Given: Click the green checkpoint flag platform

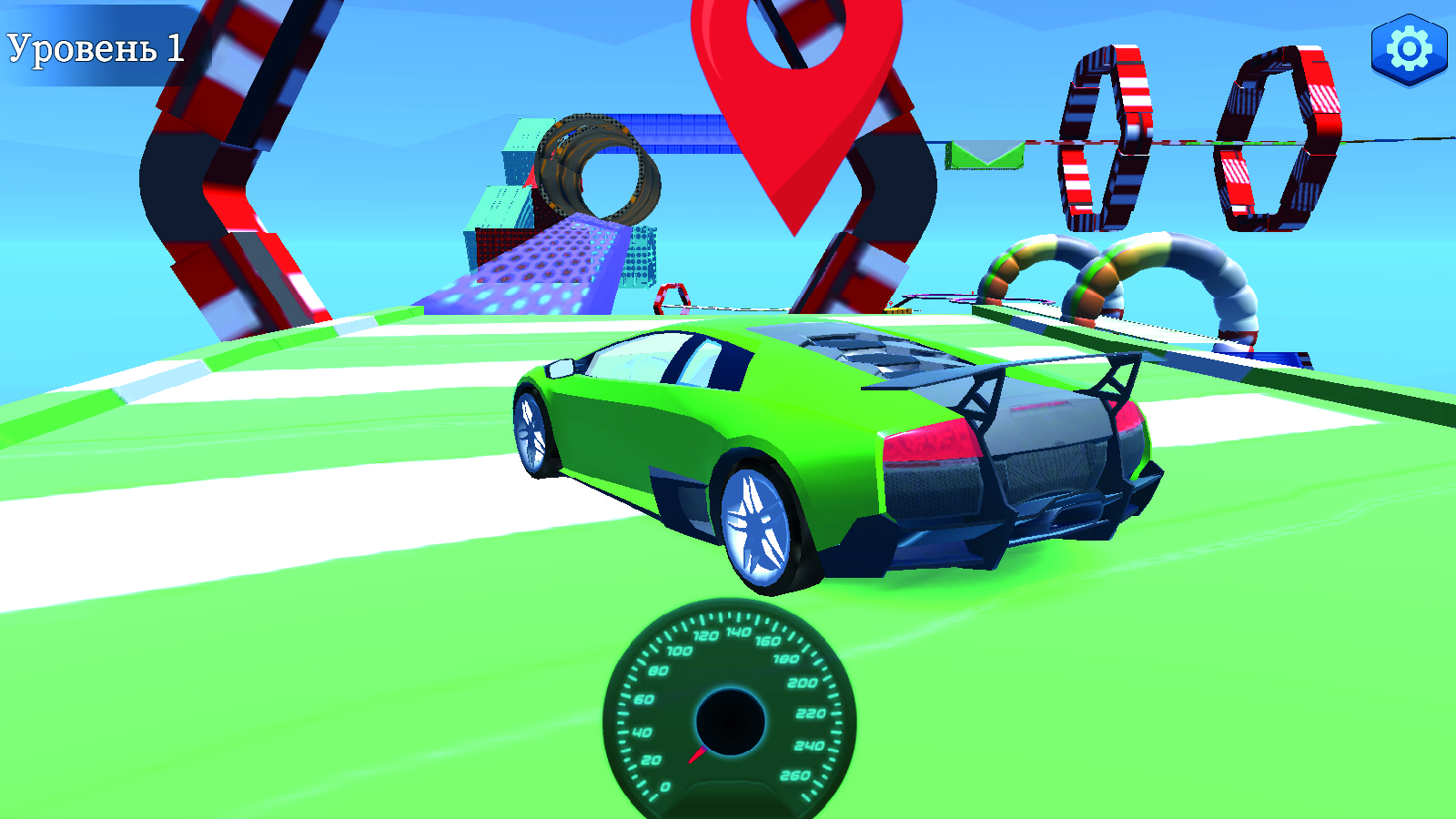Looking at the screenshot, I should coord(985,155).
